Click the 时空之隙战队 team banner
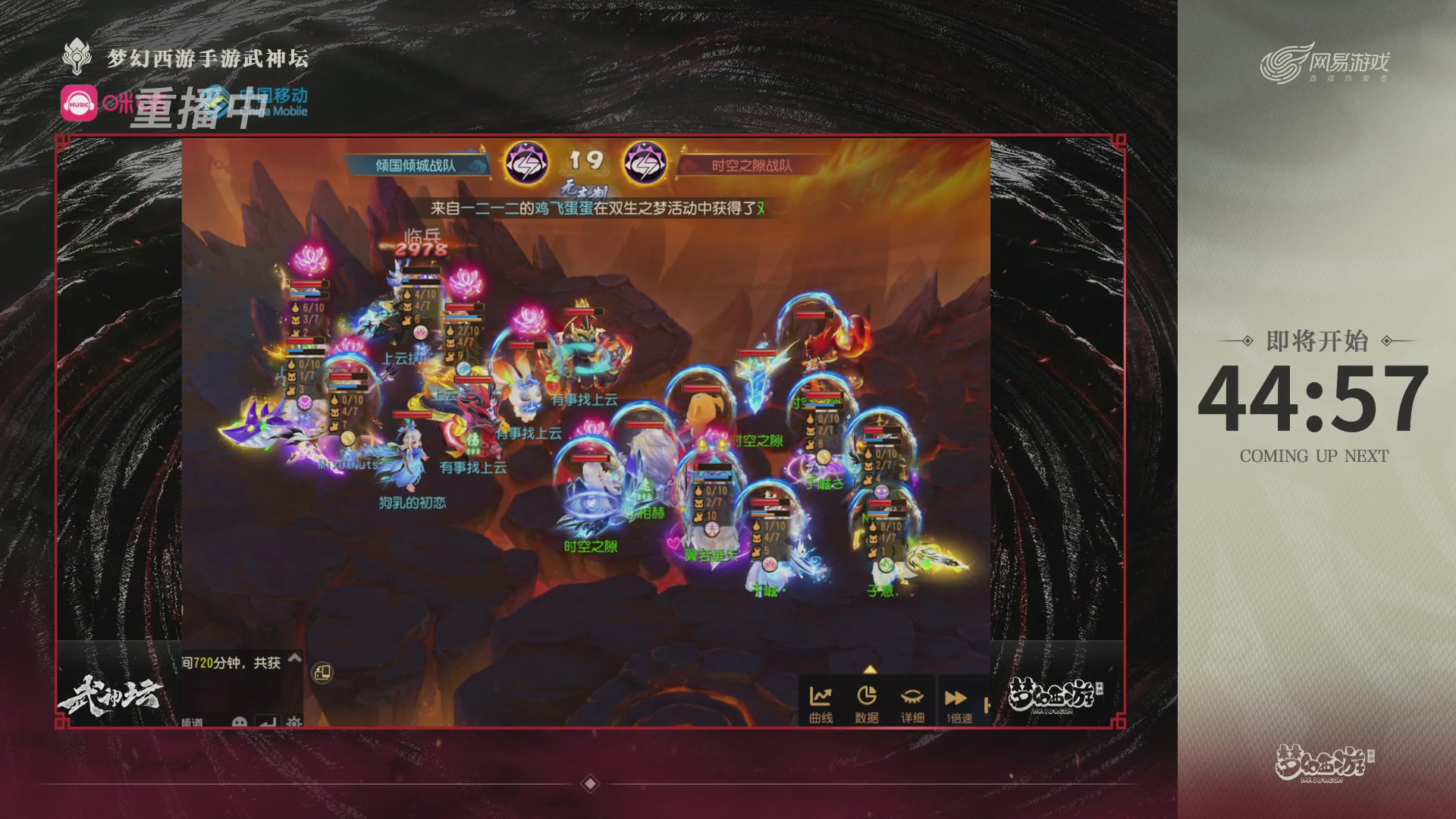 click(752, 165)
